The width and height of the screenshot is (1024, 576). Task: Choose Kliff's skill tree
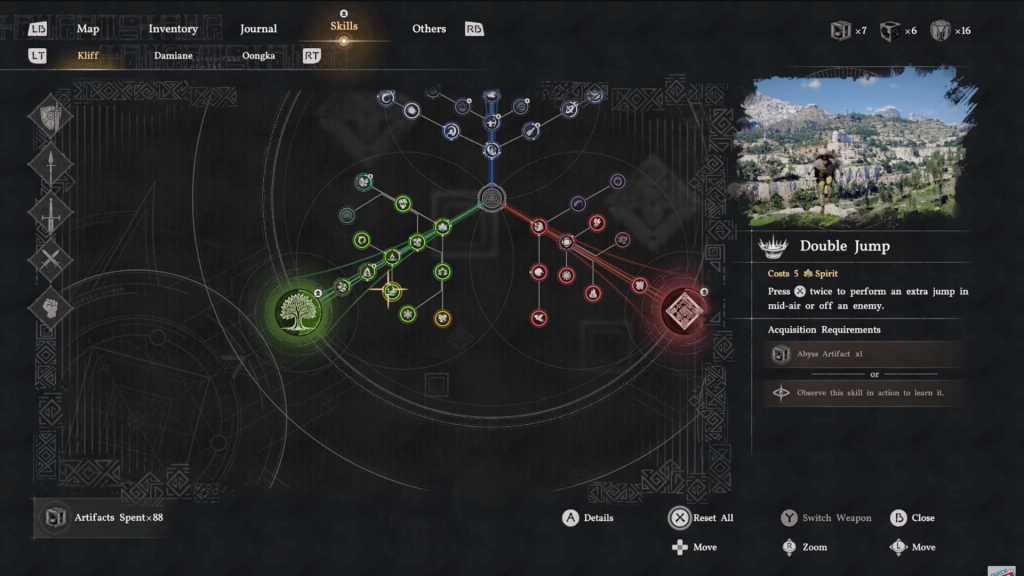click(88, 56)
